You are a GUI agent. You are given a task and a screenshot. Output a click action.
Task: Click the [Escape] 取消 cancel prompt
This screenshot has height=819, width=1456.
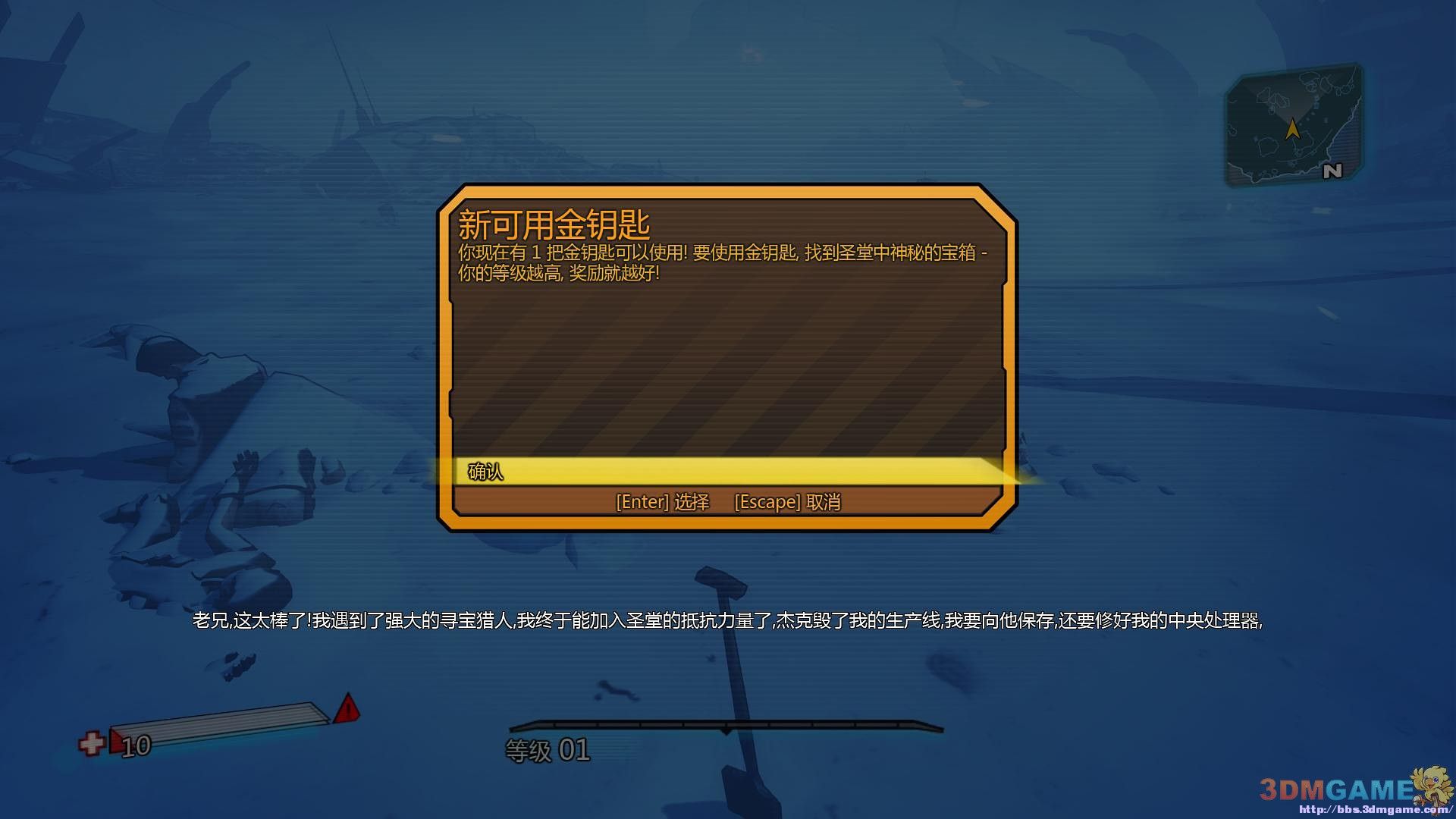point(789,502)
